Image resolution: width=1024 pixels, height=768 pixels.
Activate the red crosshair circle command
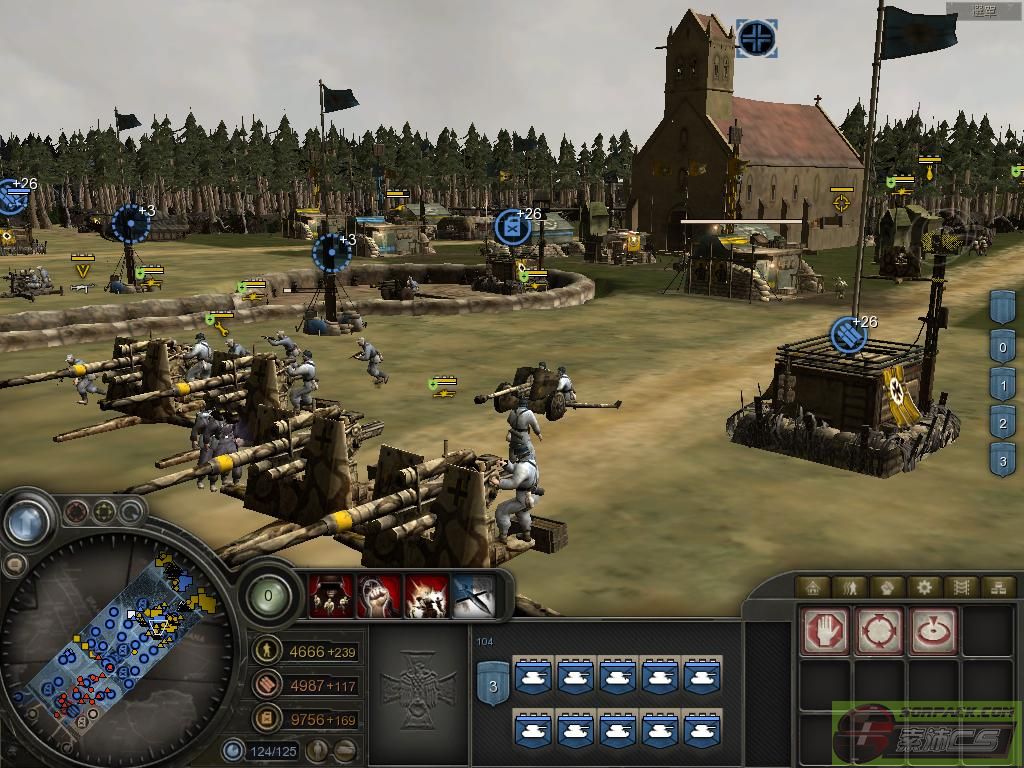(879, 630)
